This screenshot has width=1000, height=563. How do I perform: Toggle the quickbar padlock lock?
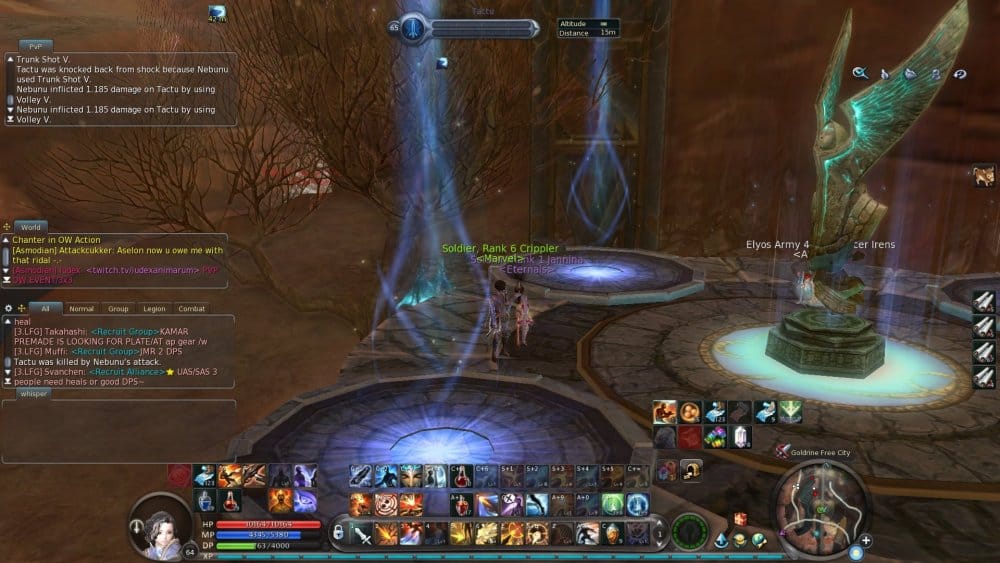pos(340,532)
